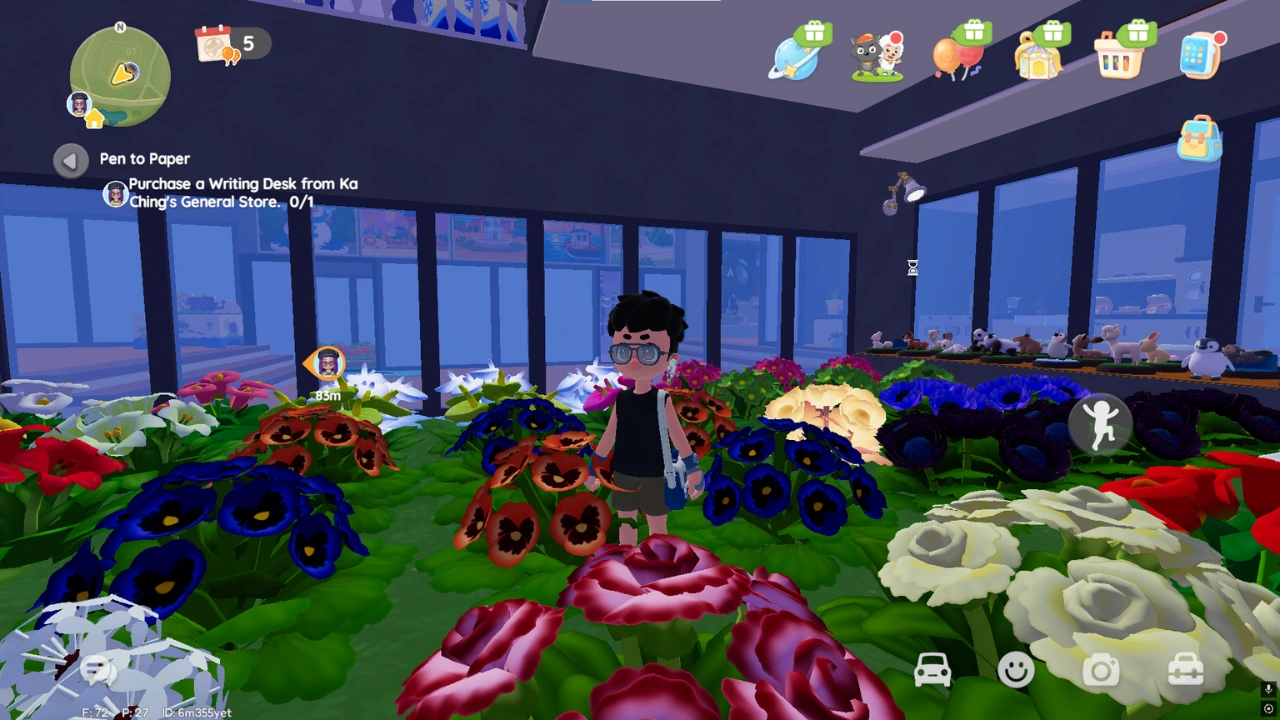The width and height of the screenshot is (1280, 720).
Task: Click the quest NPC tracker marker
Action: pos(327,365)
